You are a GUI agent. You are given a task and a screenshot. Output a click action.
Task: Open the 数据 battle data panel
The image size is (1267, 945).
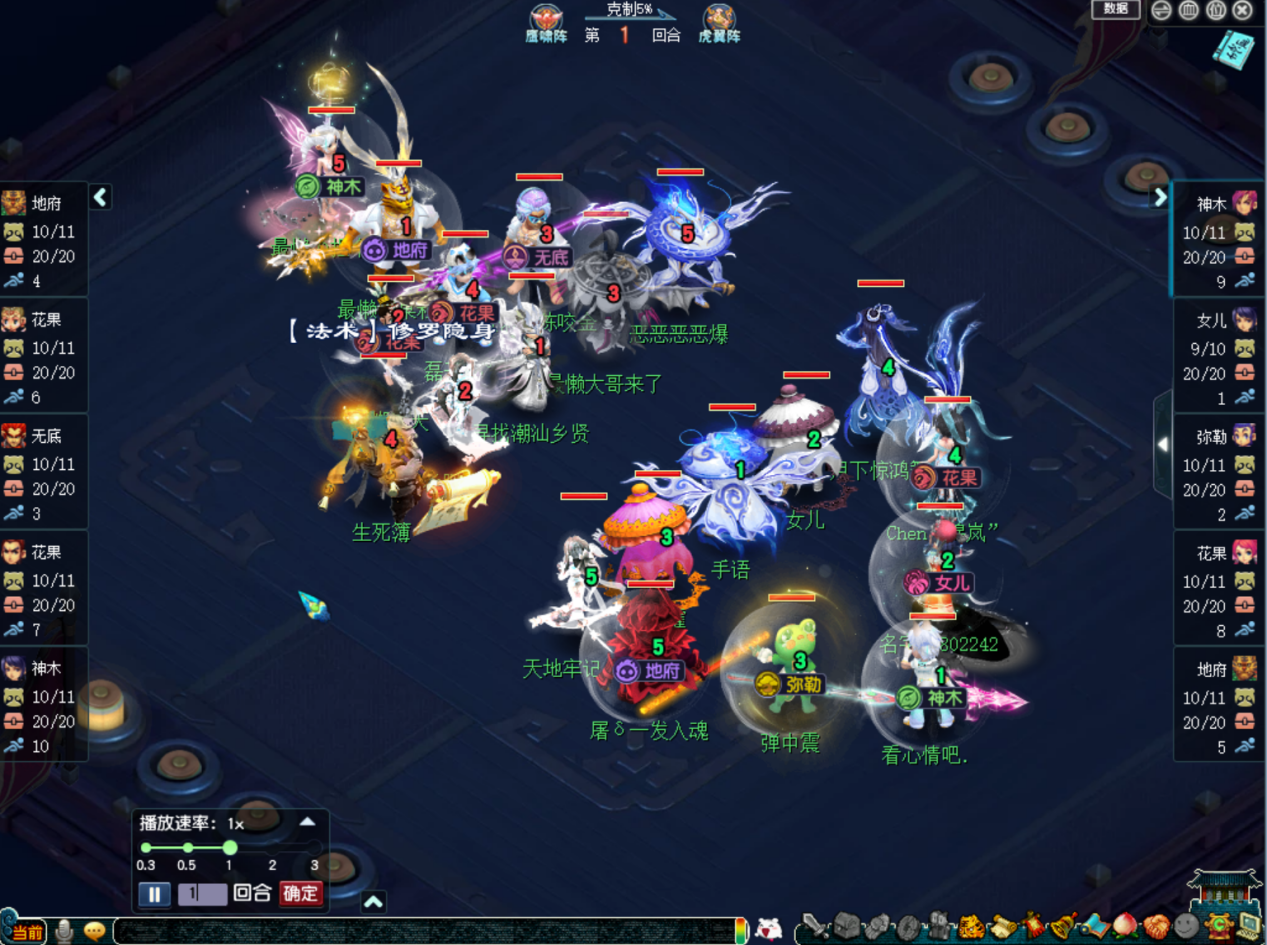pyautogui.click(x=1115, y=9)
